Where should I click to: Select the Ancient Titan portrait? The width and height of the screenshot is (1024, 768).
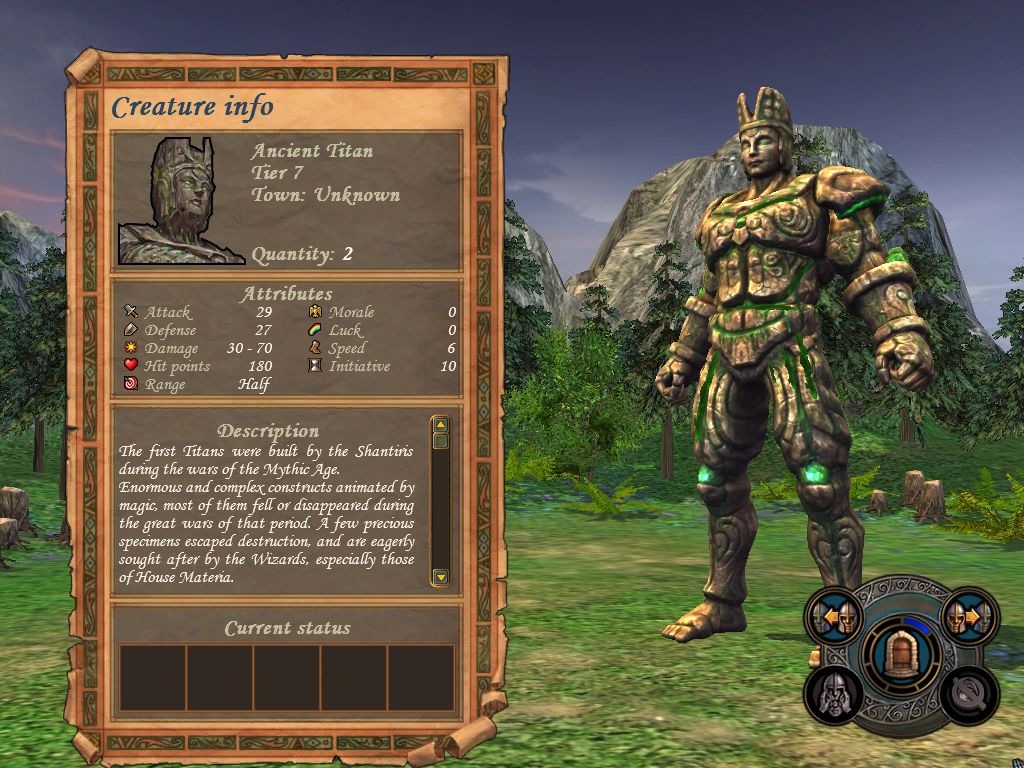coord(181,201)
